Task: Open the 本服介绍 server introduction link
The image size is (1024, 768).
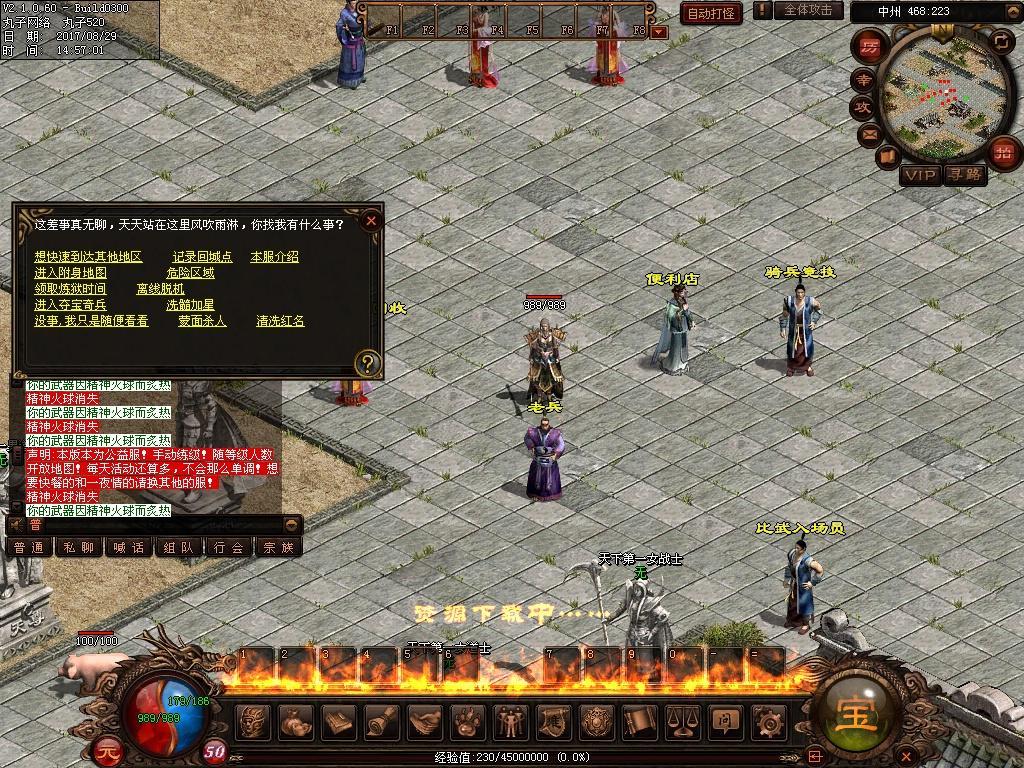Action: (x=274, y=257)
